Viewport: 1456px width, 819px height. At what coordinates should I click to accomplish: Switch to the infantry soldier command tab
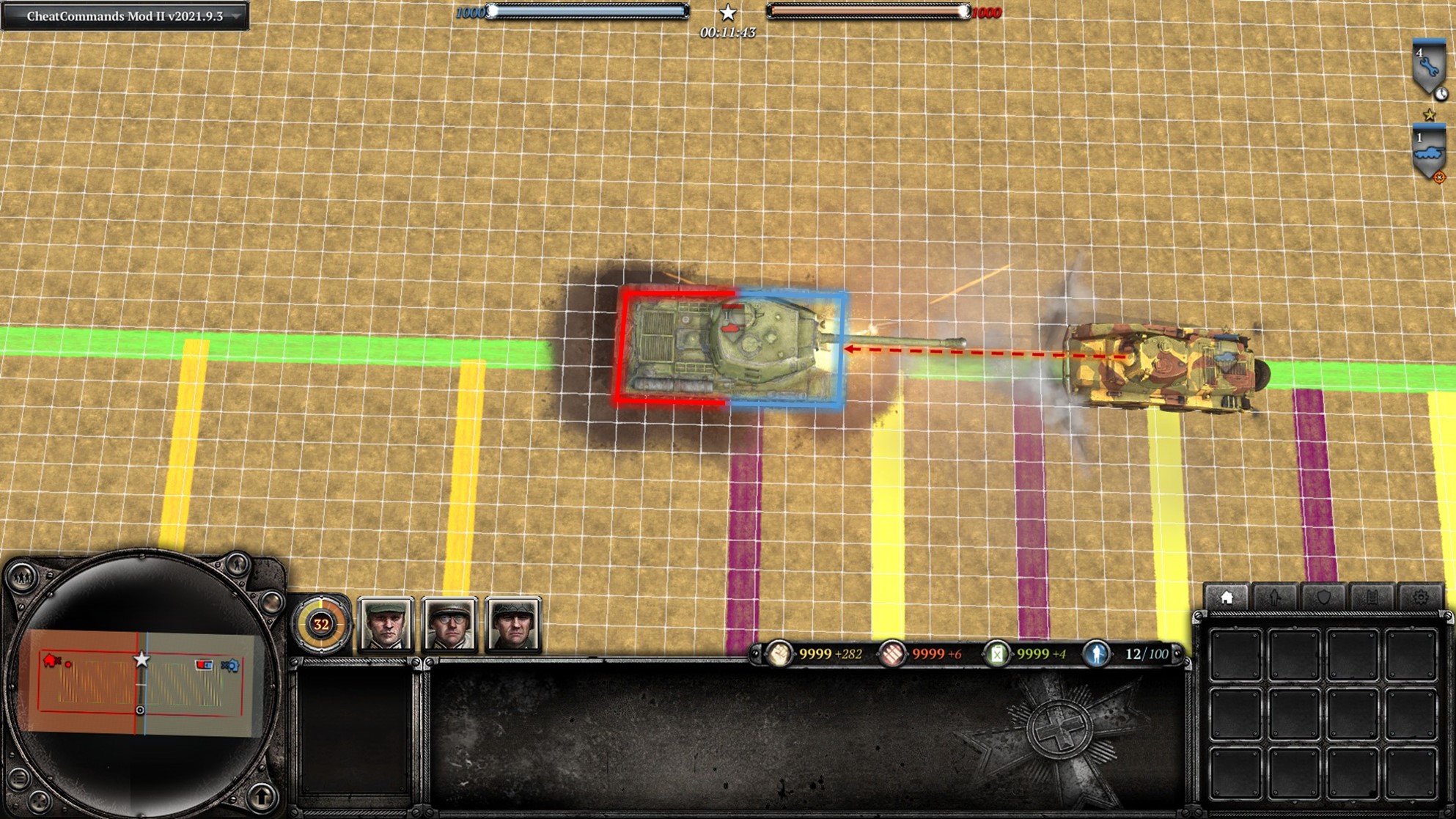tap(1275, 598)
